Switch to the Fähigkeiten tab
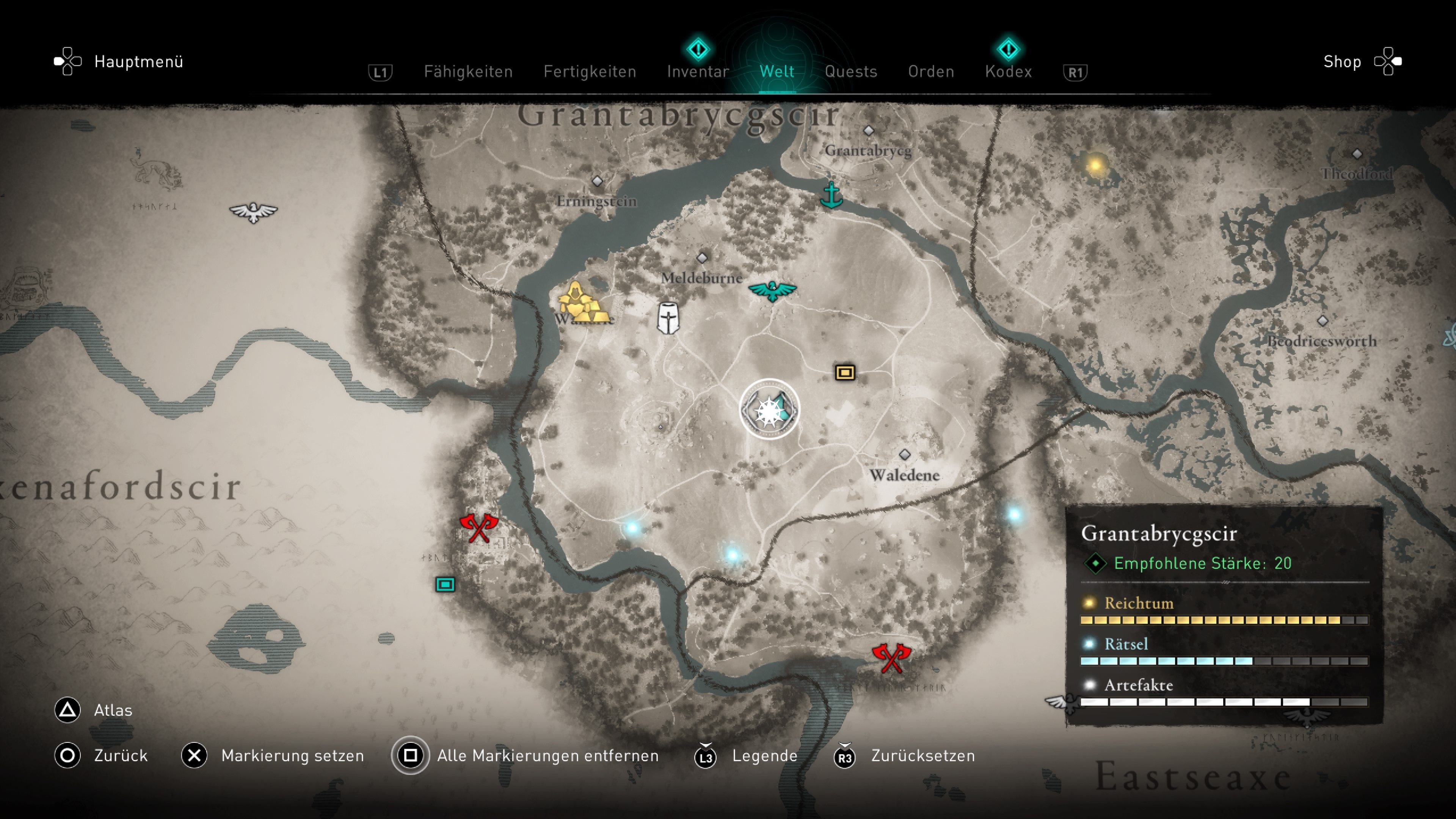 click(x=468, y=72)
